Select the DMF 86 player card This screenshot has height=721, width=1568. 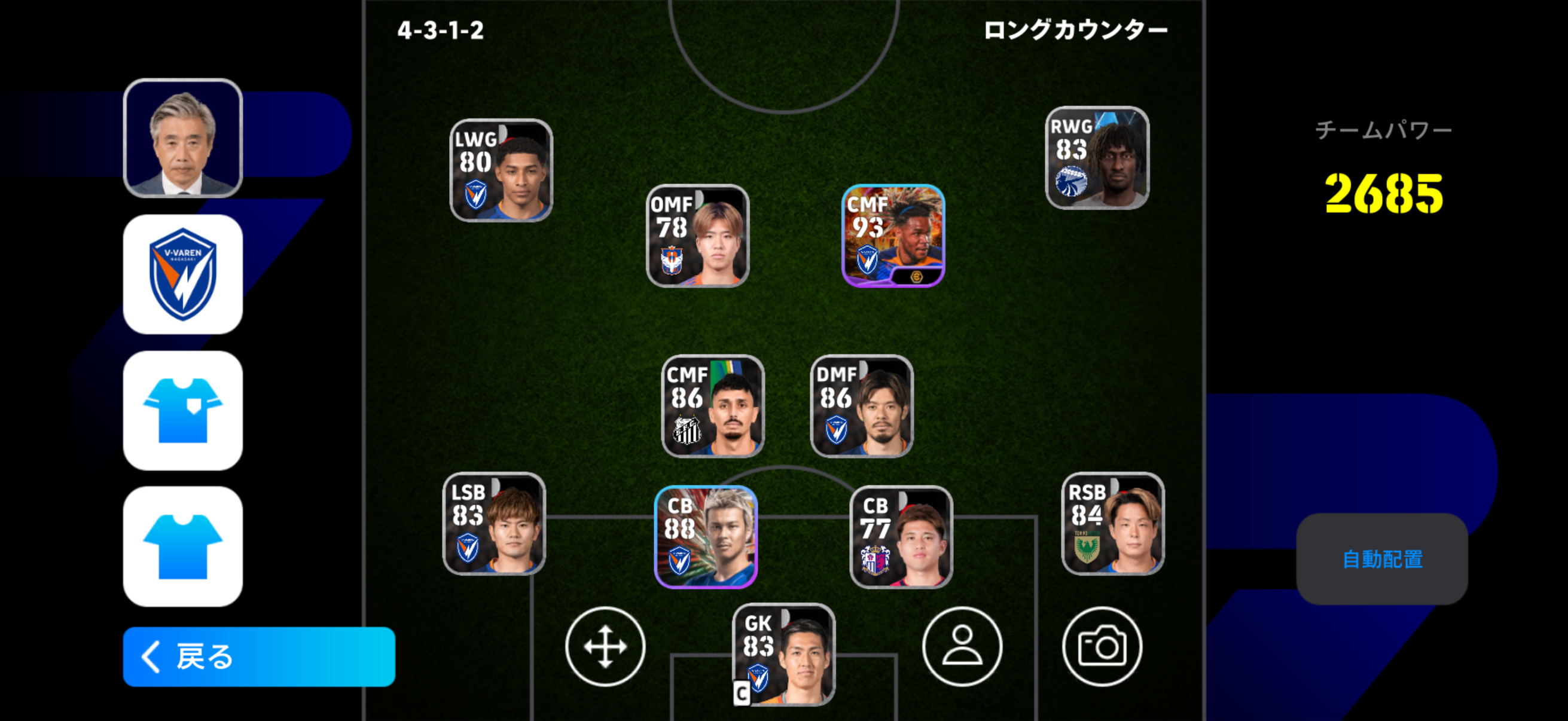coord(861,406)
